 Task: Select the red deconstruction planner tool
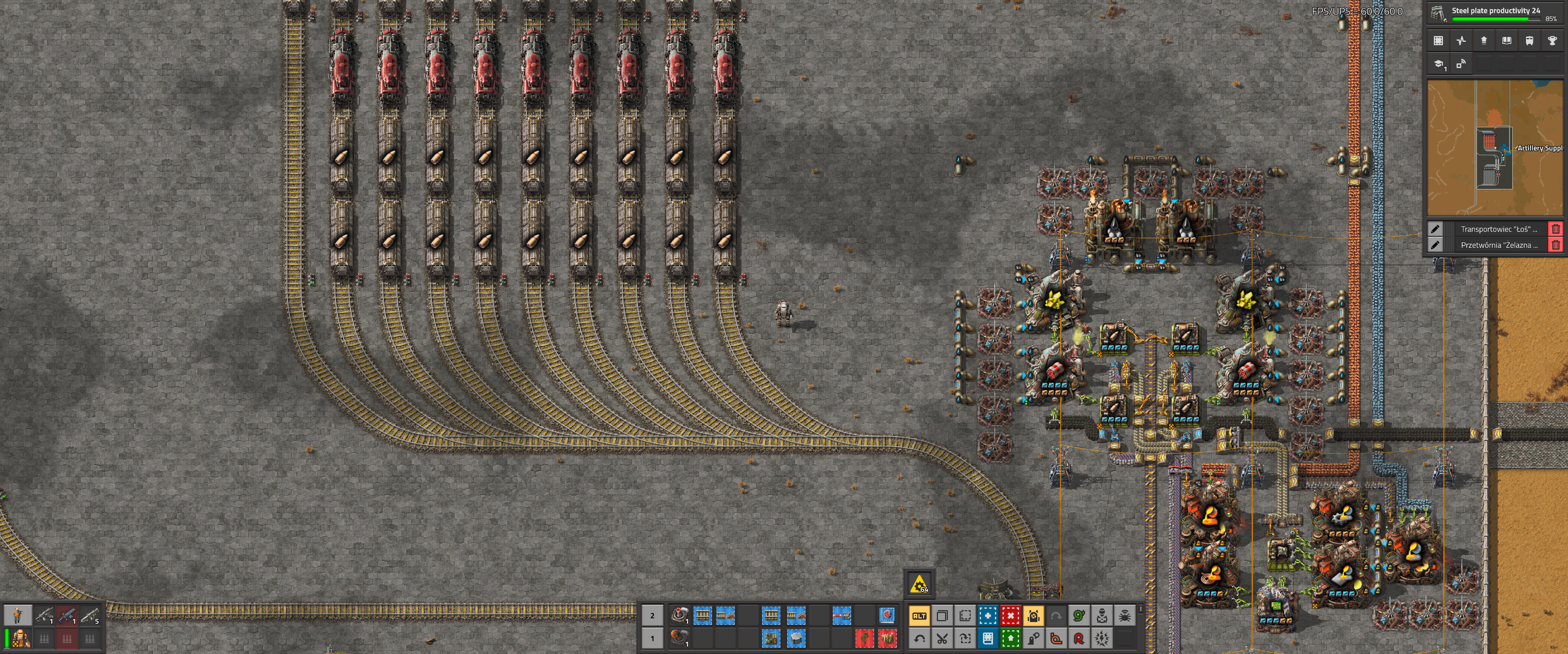pos(1010,616)
